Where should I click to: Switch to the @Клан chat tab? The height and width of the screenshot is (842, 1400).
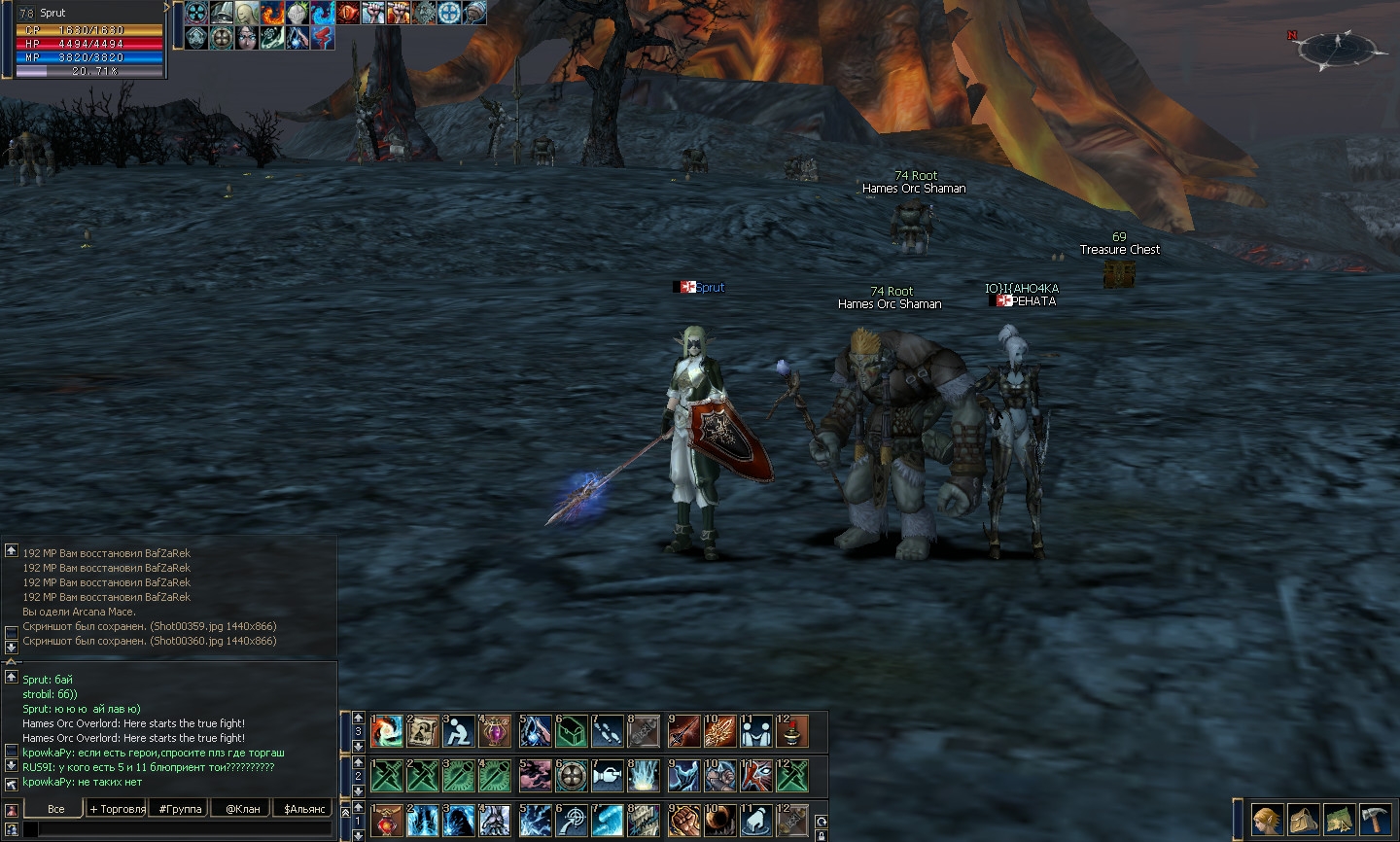tap(242, 809)
